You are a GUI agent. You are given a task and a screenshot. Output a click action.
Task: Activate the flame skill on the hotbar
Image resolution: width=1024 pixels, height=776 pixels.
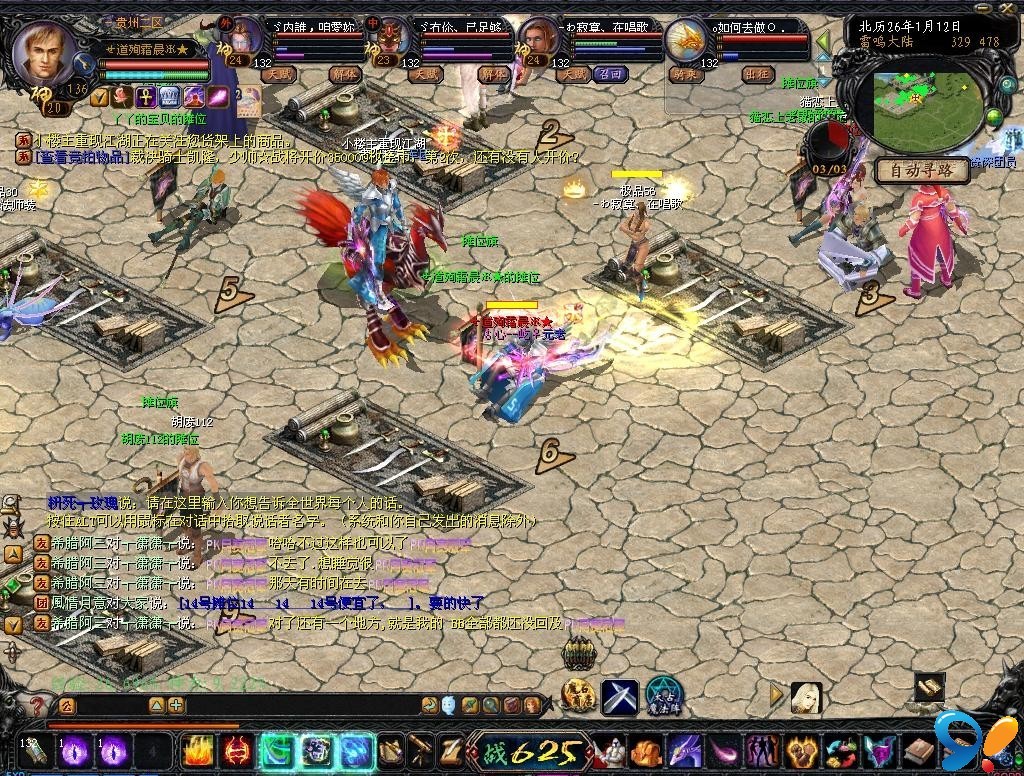tap(196, 751)
